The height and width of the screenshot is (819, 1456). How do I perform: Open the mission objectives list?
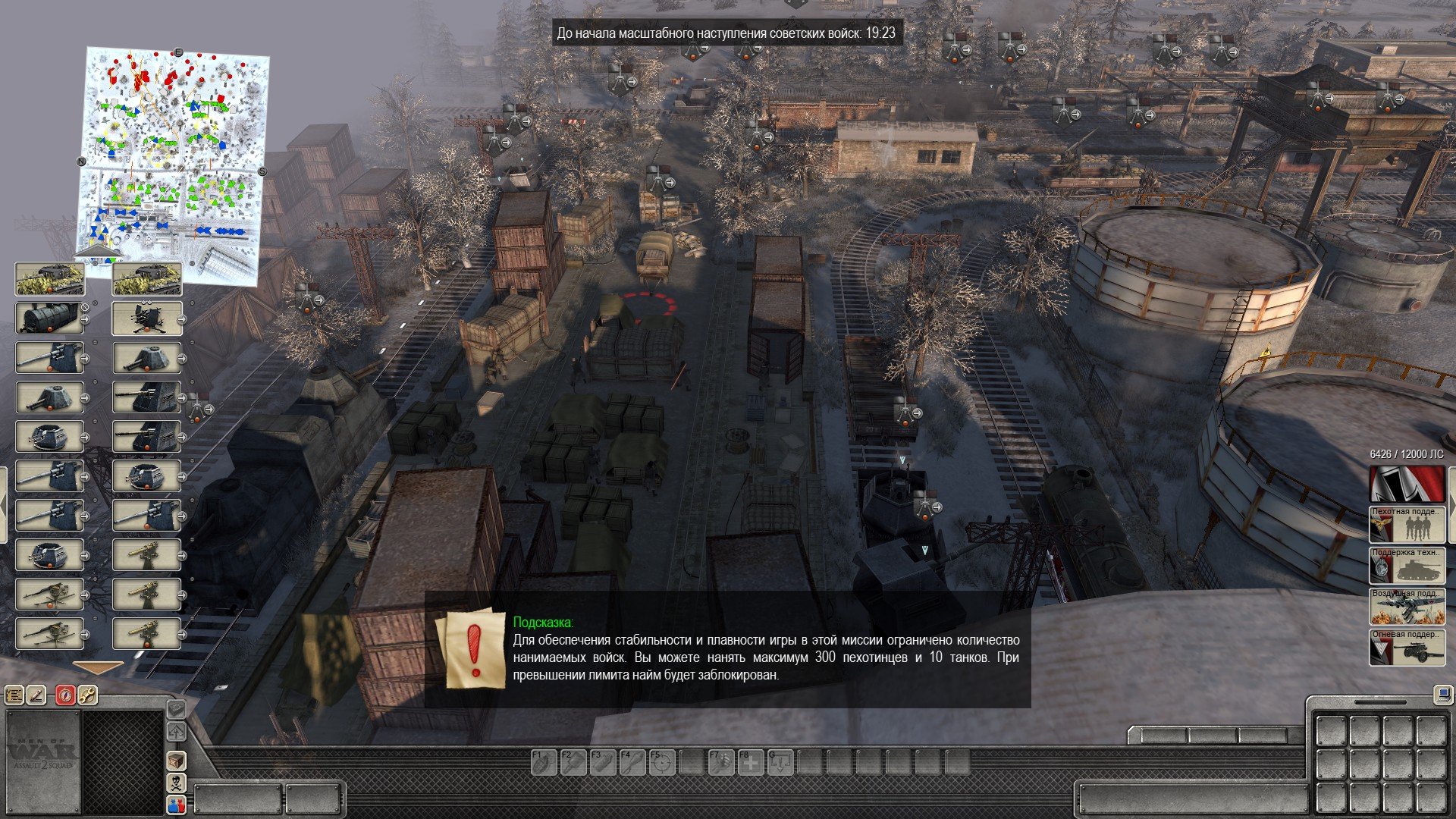tap(14, 695)
